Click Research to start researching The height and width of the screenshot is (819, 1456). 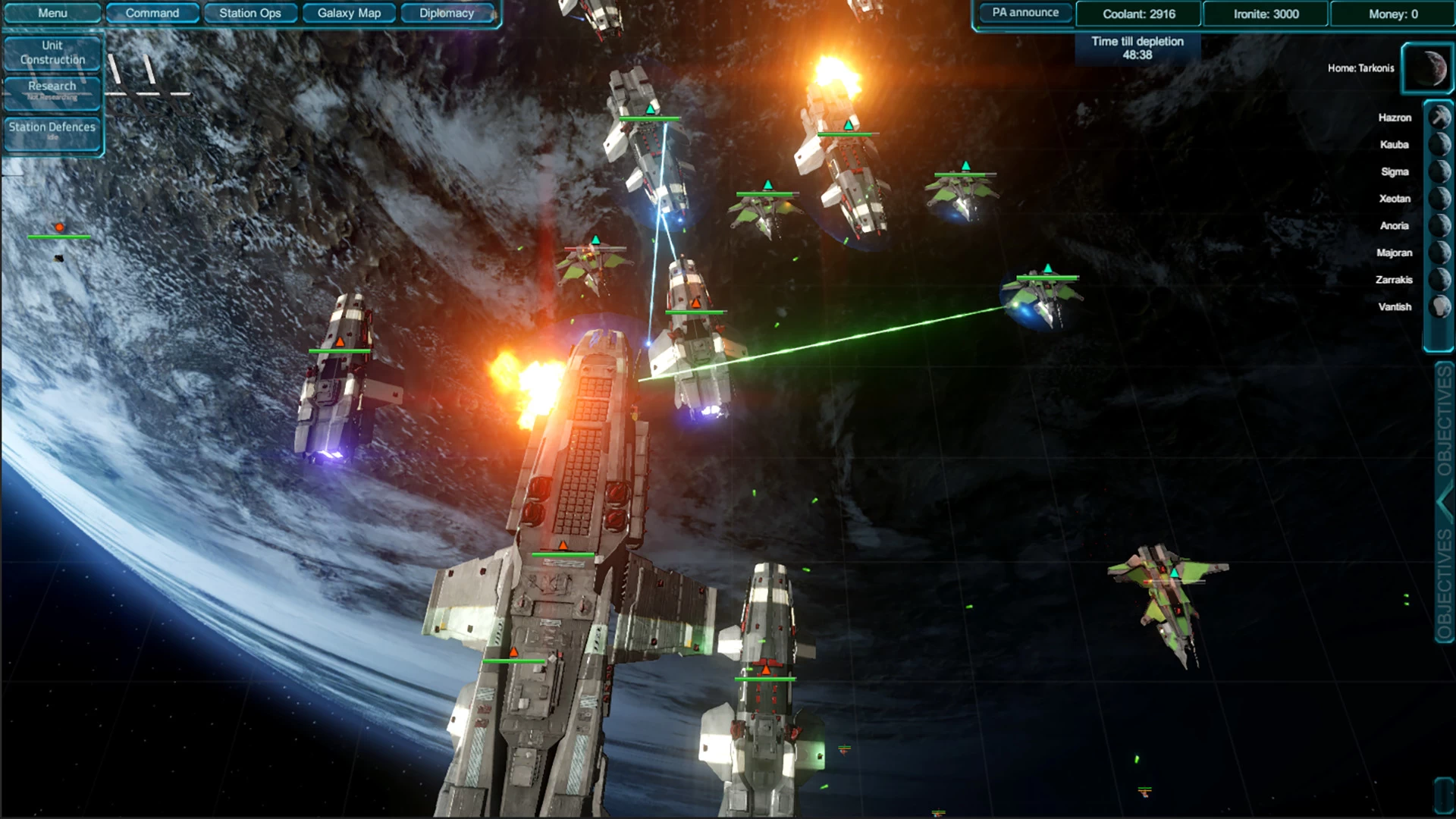point(52,89)
